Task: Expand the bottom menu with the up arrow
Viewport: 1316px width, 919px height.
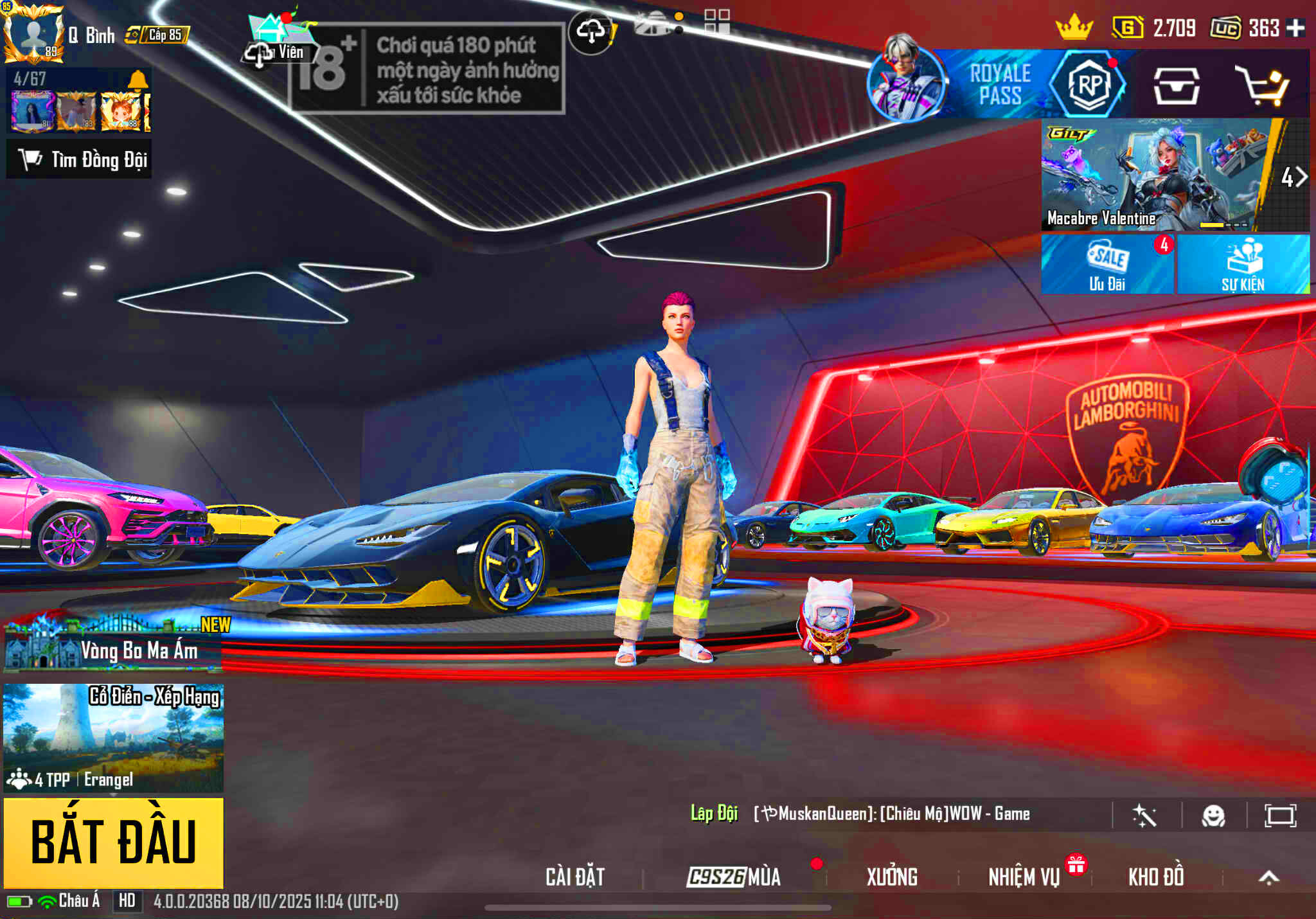Action: 1268,877
